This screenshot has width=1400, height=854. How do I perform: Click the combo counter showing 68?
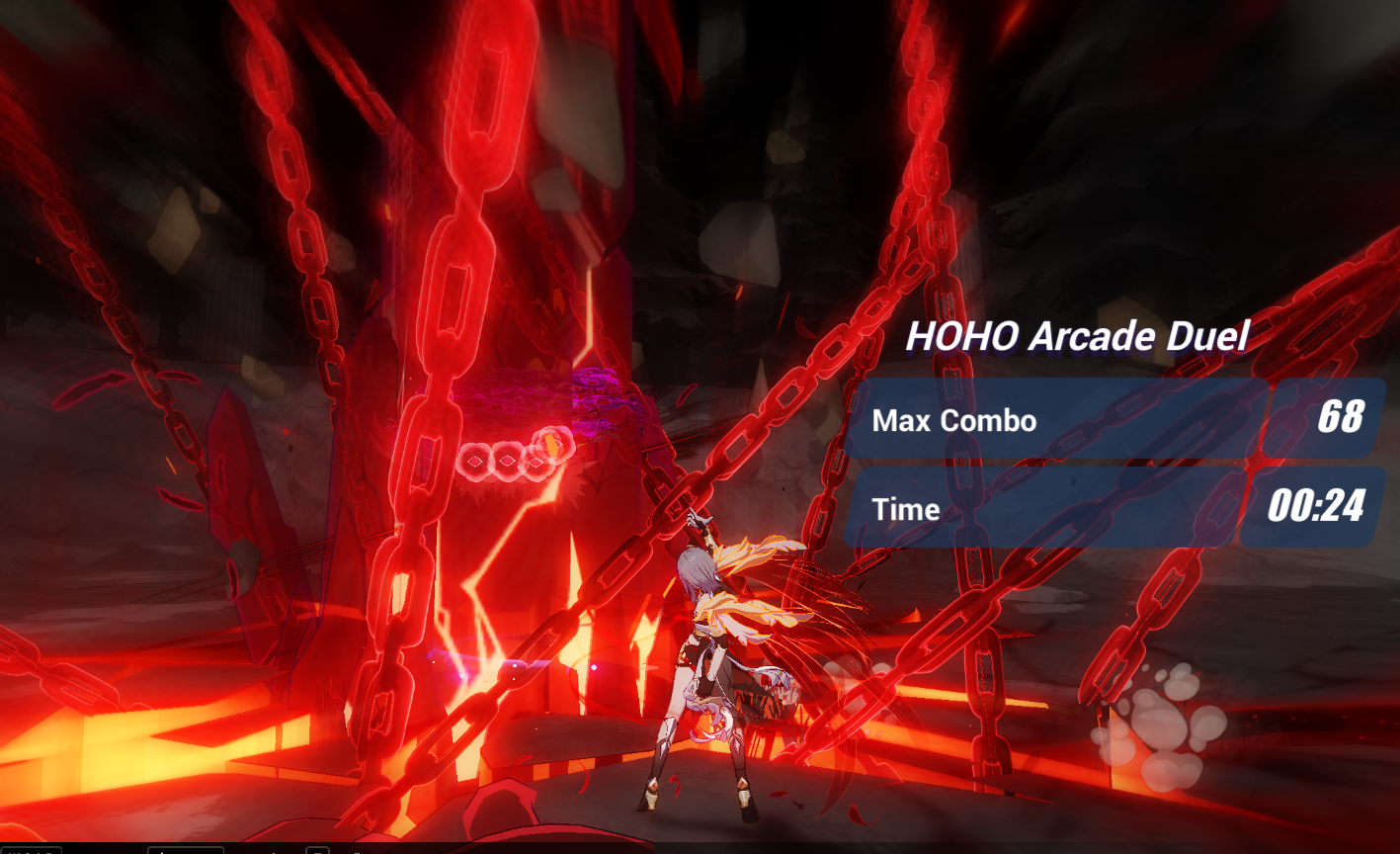click(x=1340, y=420)
